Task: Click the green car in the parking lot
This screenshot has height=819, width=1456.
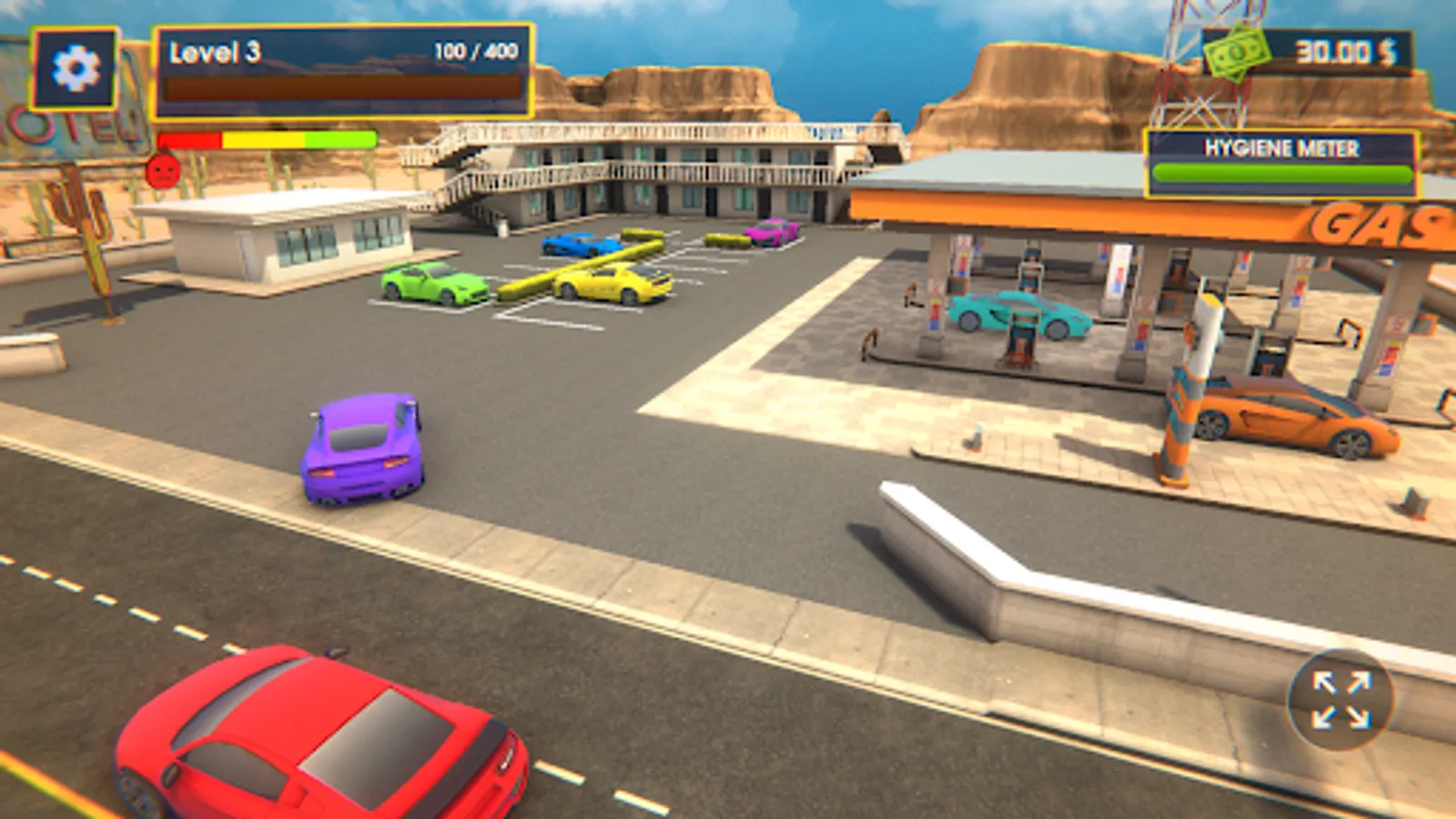Action: [432, 282]
